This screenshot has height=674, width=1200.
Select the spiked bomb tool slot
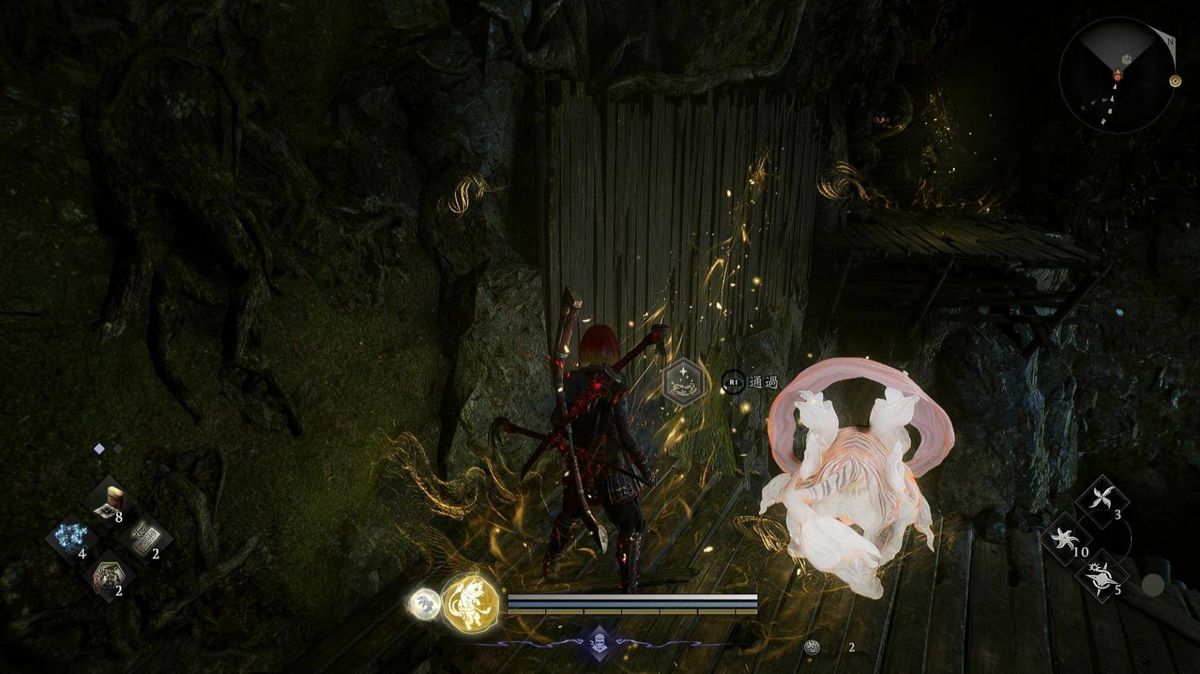pos(1100,576)
